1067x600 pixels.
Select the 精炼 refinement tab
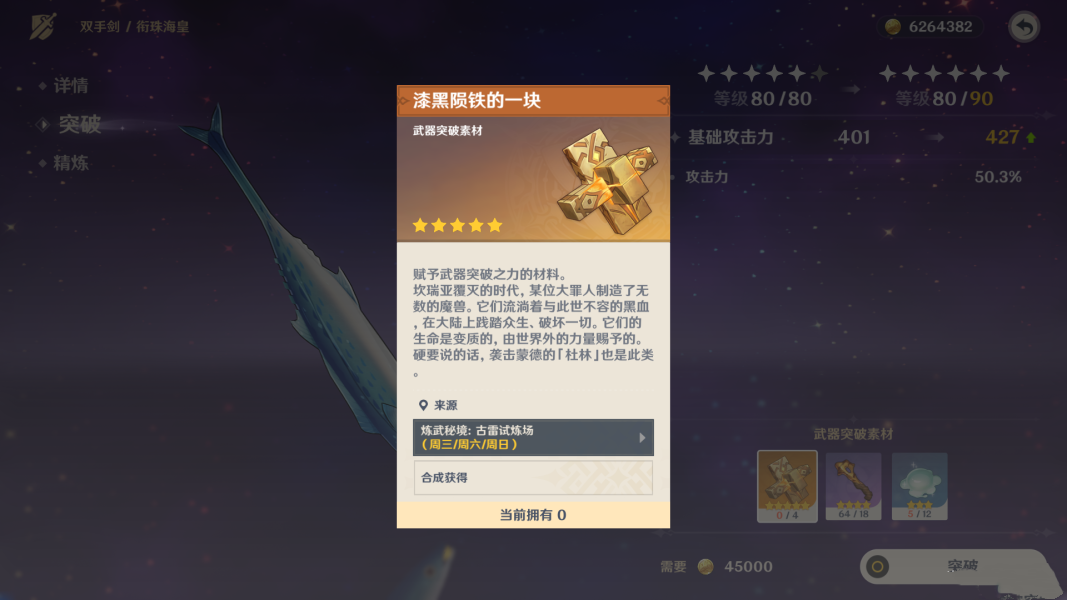[70, 162]
